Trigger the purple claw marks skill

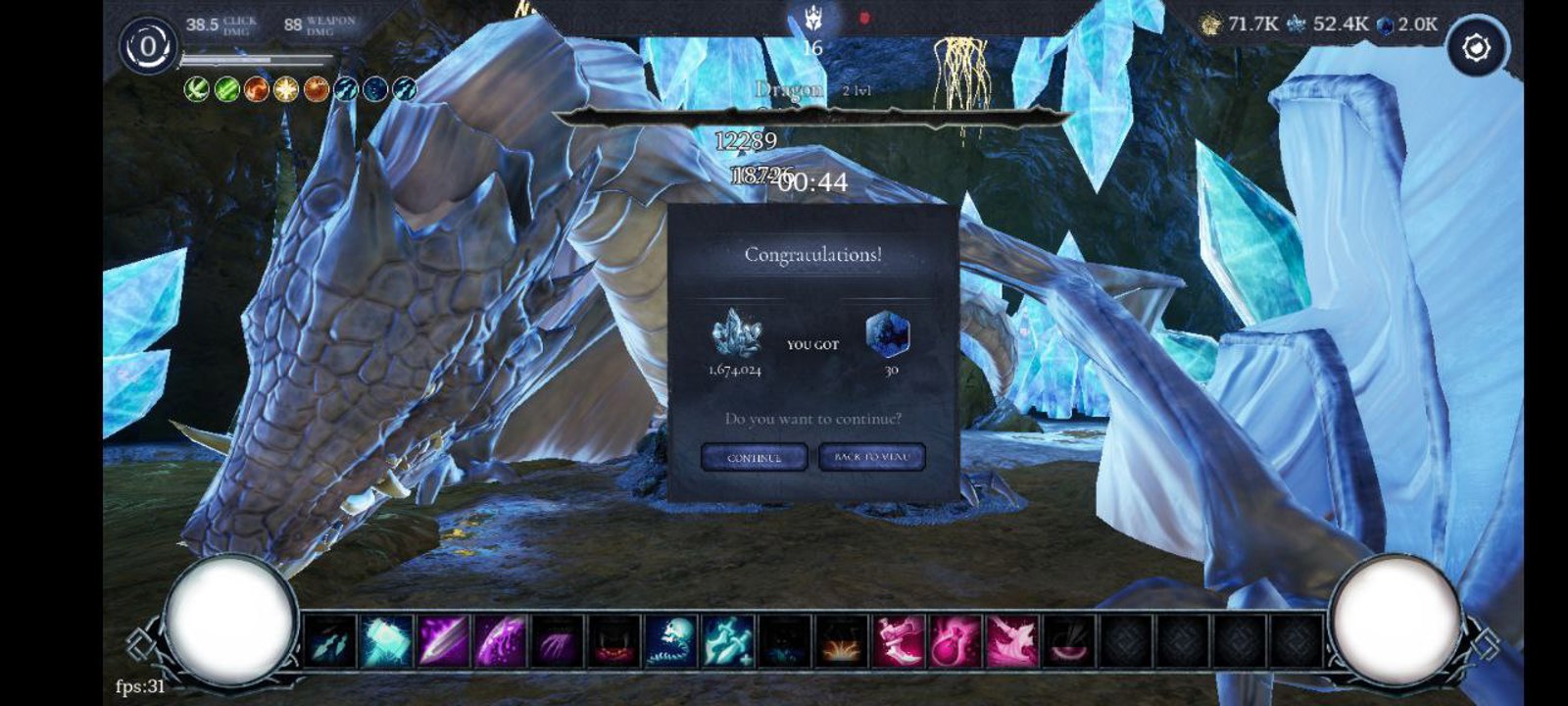pos(558,642)
